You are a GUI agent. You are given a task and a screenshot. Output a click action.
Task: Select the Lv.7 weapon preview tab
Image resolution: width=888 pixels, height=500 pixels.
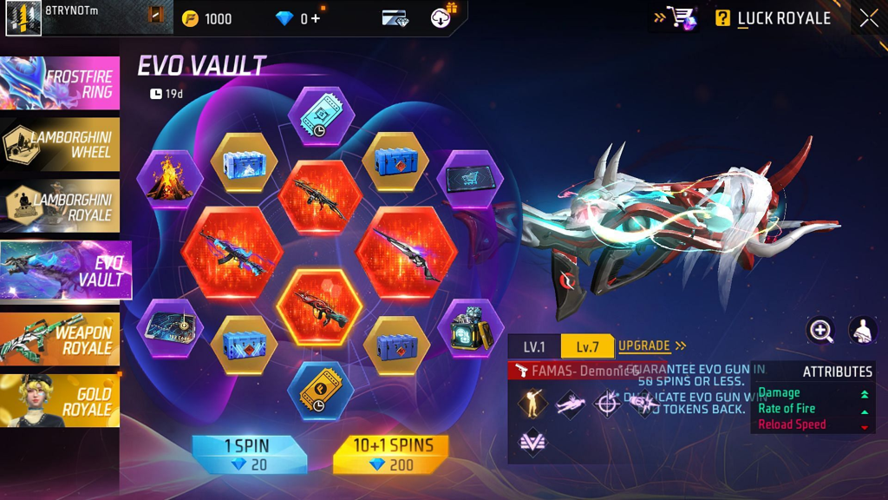click(x=587, y=347)
